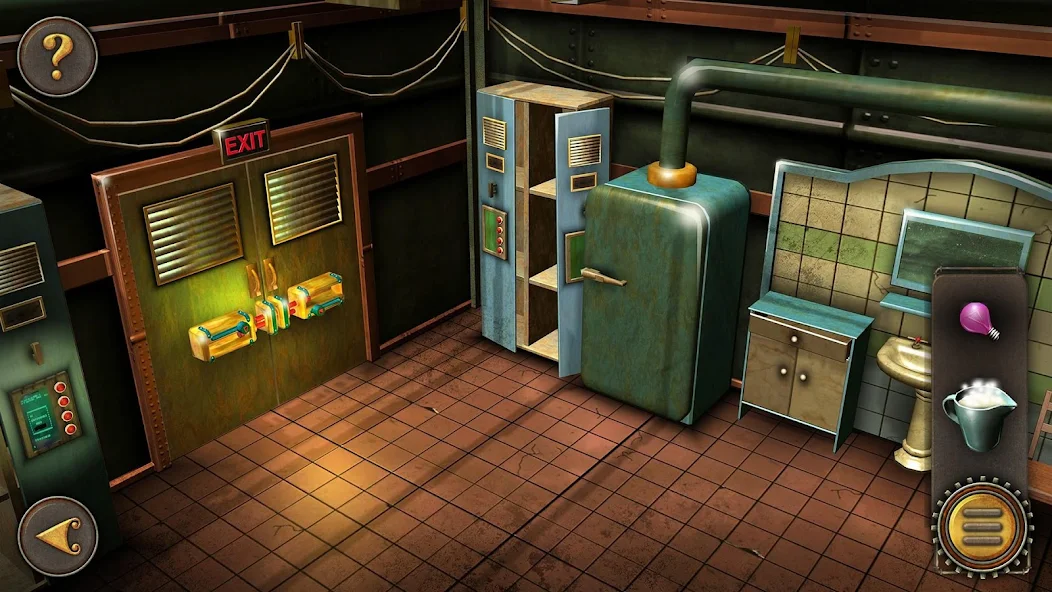The height and width of the screenshot is (592, 1052).
Task: Open the question mark hint button
Action: pyautogui.click(x=57, y=57)
